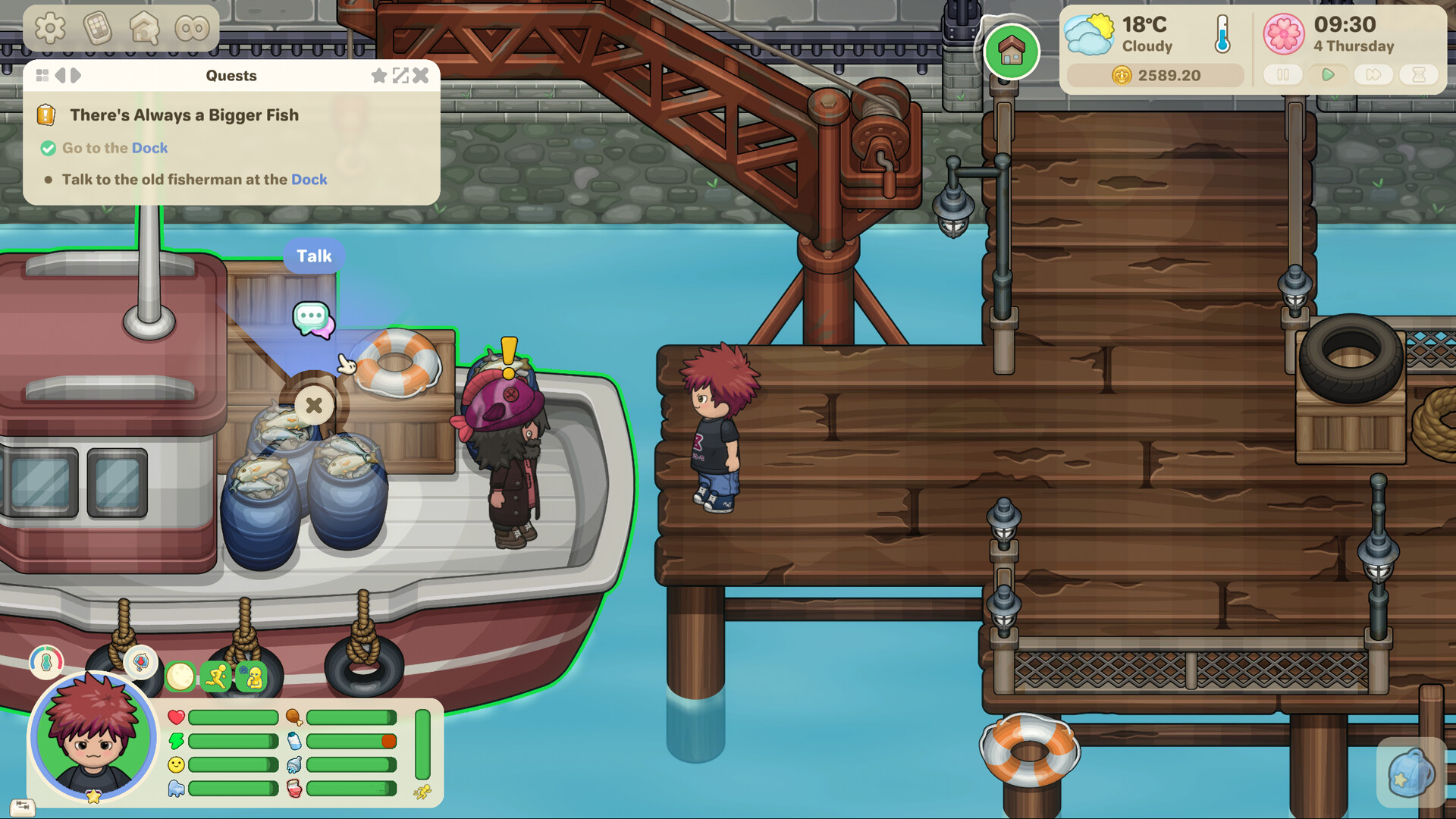Go to the previous quest panel page
The width and height of the screenshot is (1456, 819).
60,75
